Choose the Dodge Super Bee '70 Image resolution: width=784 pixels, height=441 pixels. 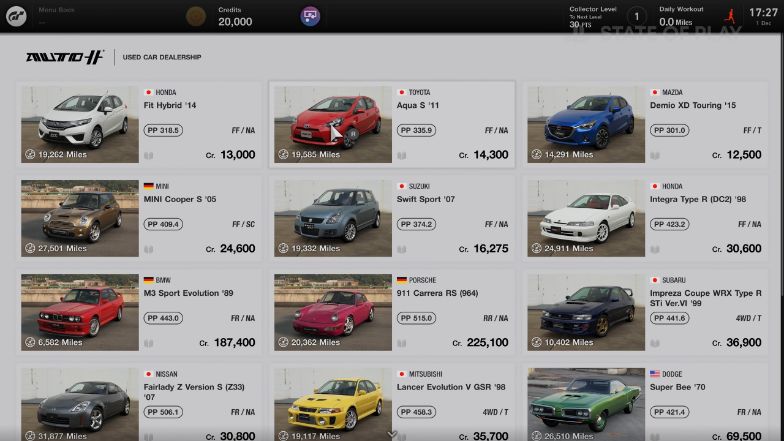[x=646, y=402]
